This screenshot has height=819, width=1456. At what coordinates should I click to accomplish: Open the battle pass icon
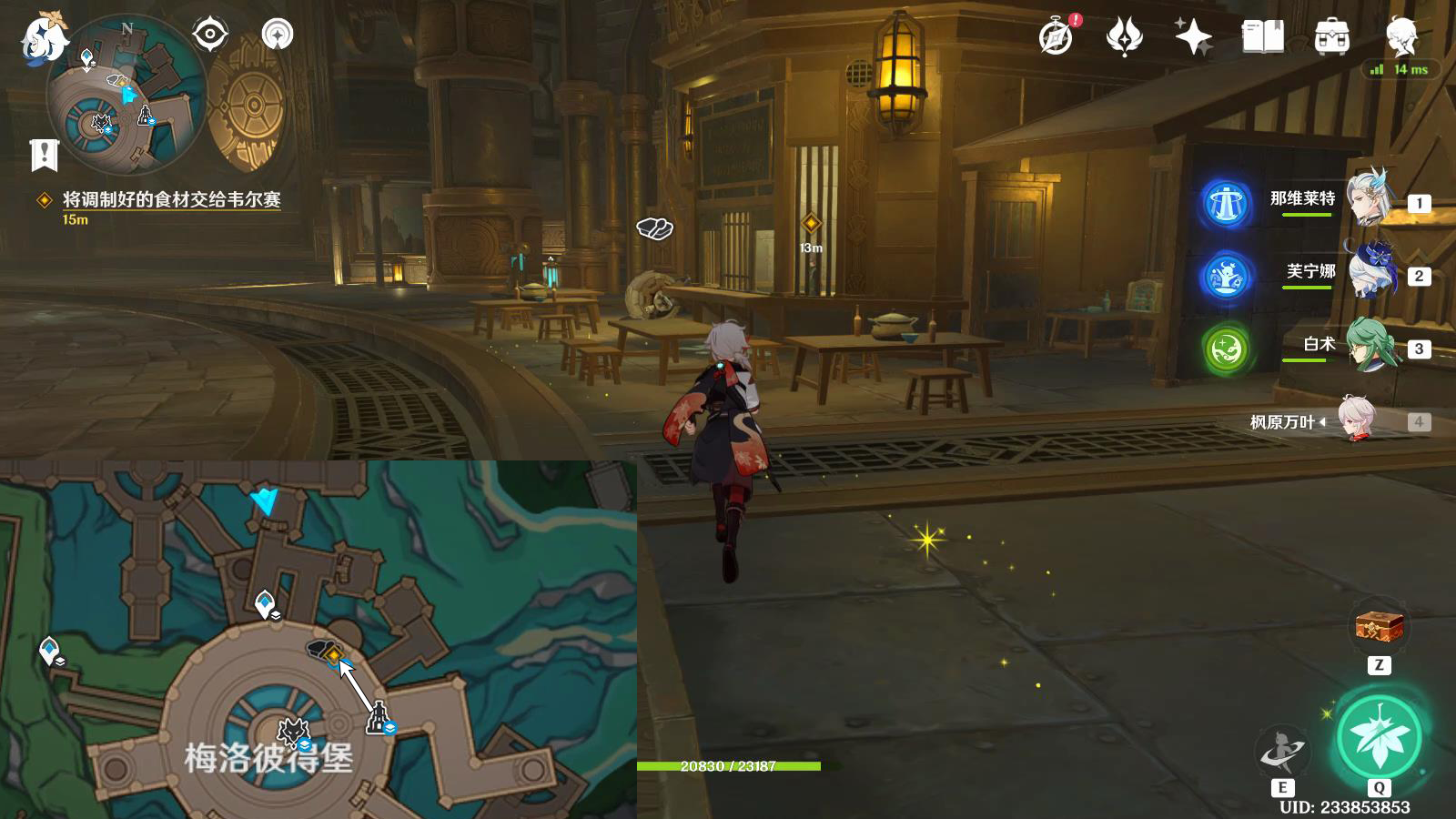(1125, 36)
